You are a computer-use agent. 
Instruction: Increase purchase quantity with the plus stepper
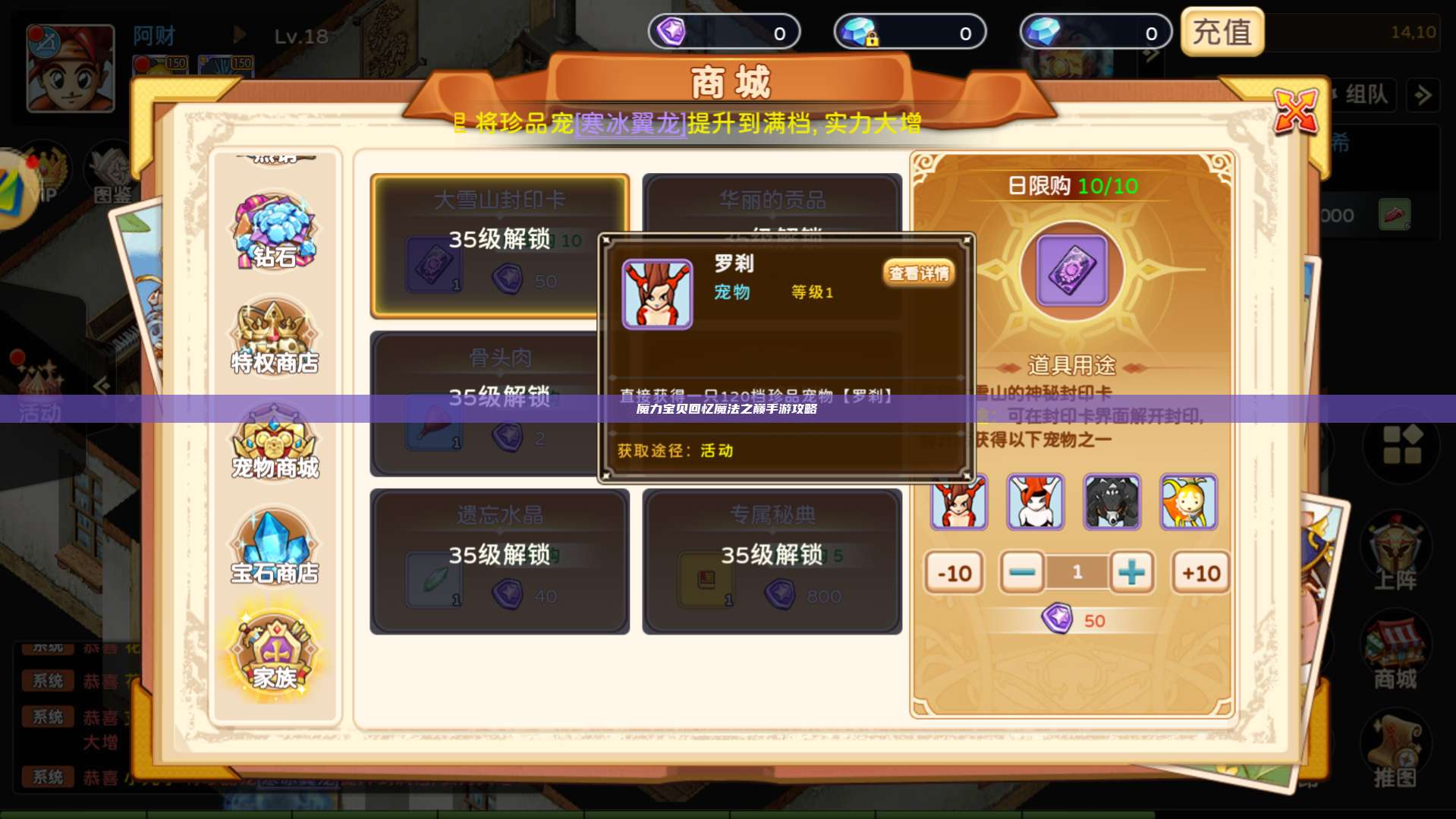(x=1132, y=573)
